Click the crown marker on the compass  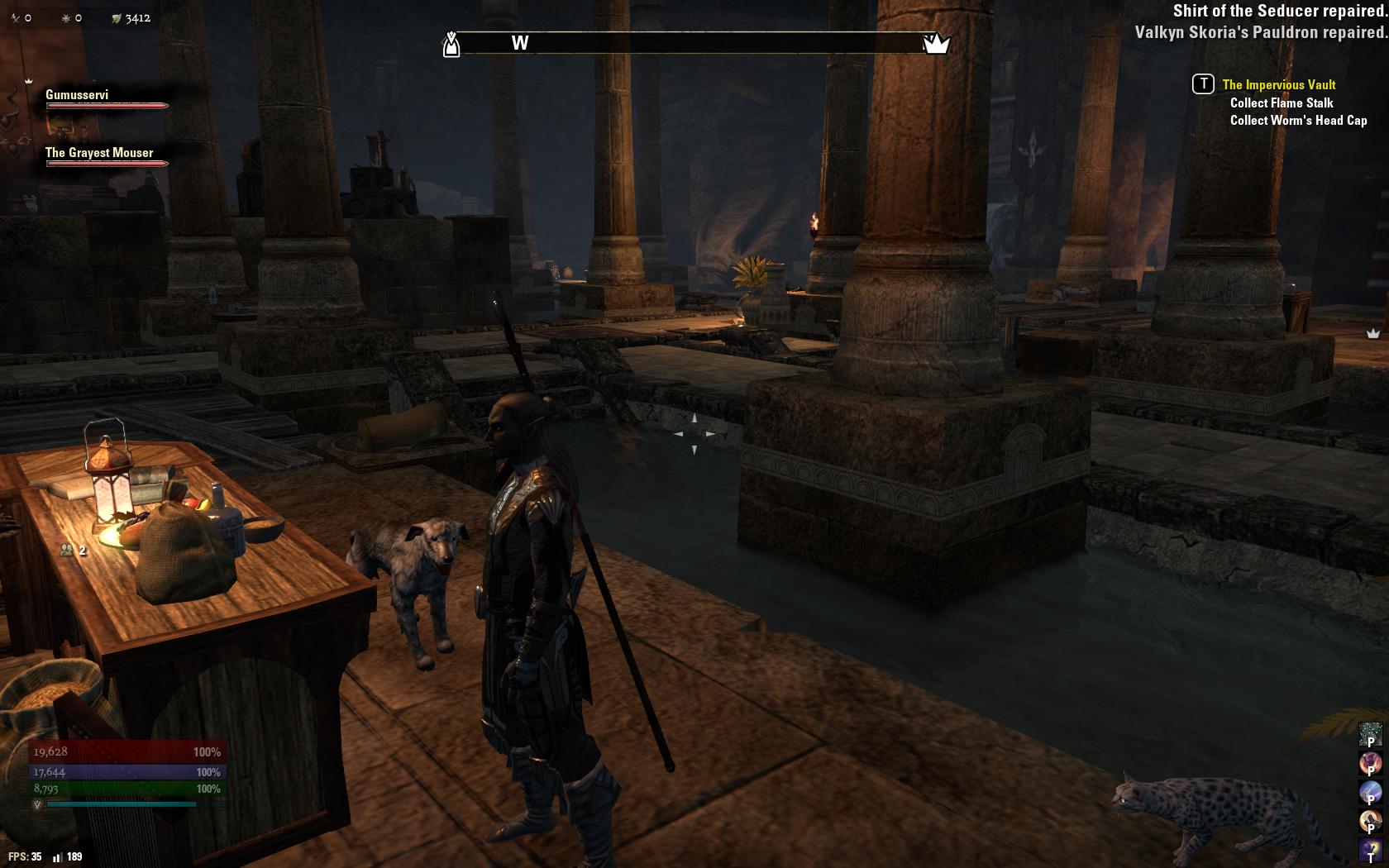(935, 43)
